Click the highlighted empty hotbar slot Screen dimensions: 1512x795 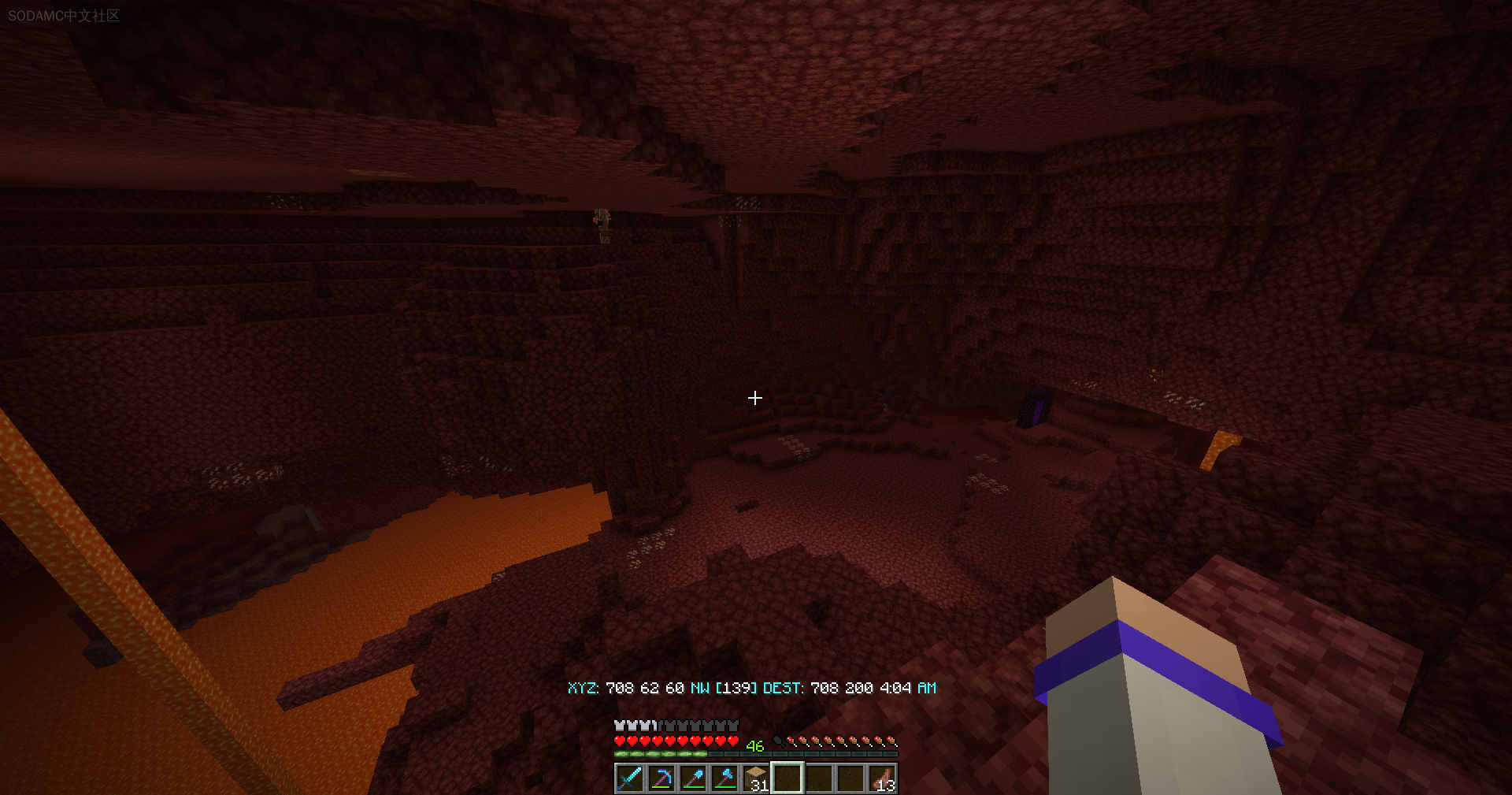pyautogui.click(x=787, y=778)
